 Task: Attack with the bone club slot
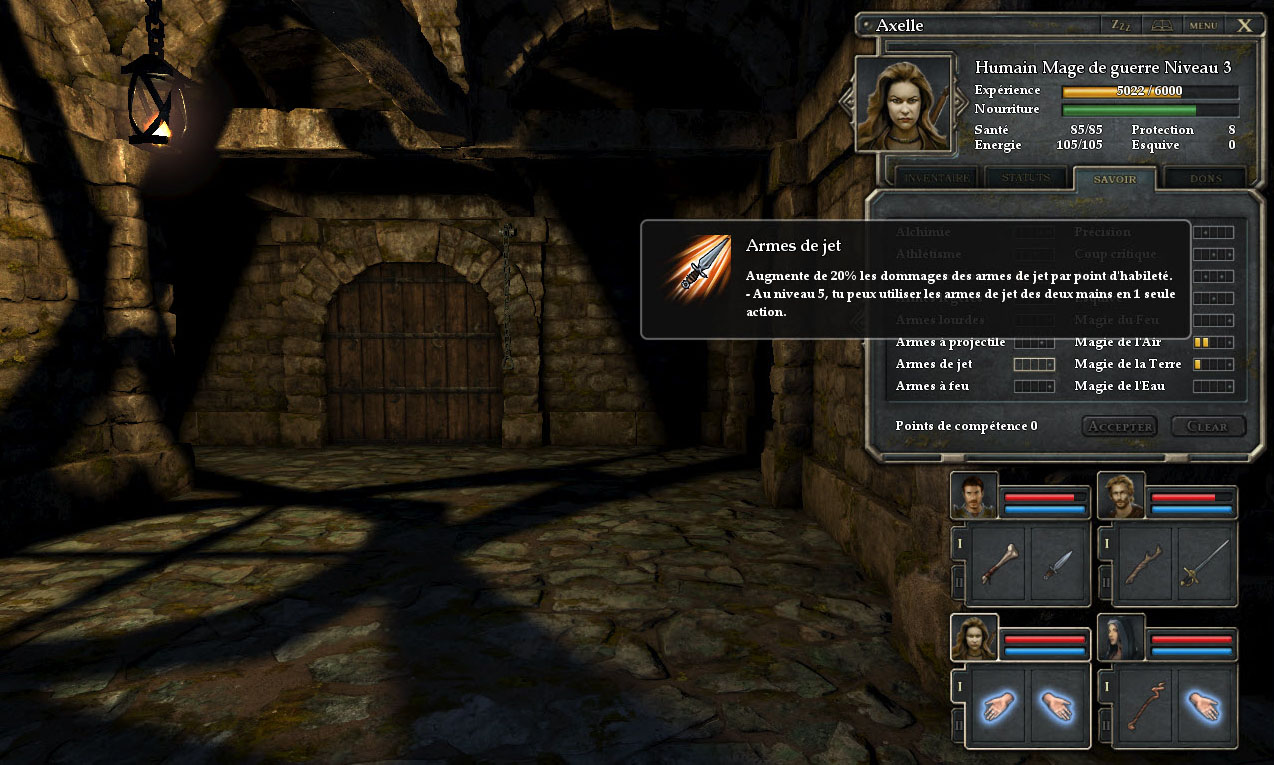point(997,565)
